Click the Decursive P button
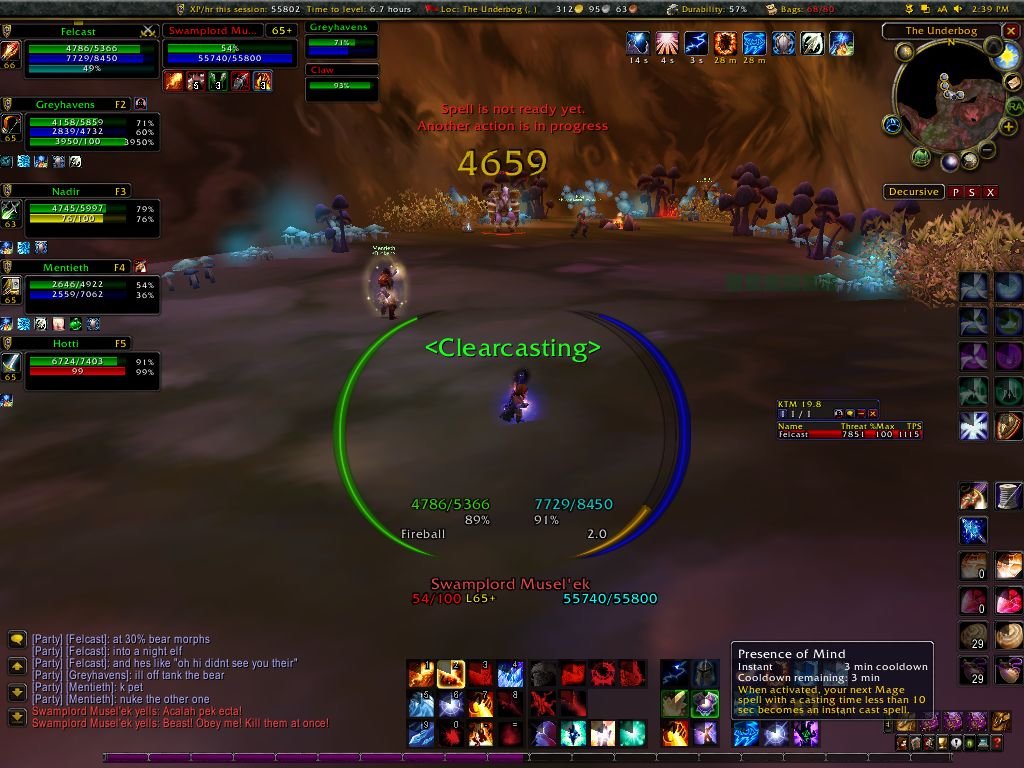The width and height of the screenshot is (1024, 768). 955,192
